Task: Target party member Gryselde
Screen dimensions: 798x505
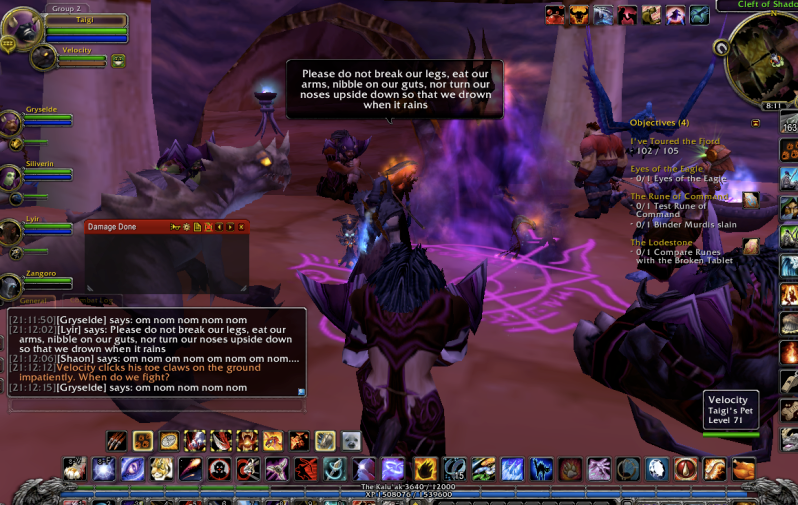Action: [12, 122]
